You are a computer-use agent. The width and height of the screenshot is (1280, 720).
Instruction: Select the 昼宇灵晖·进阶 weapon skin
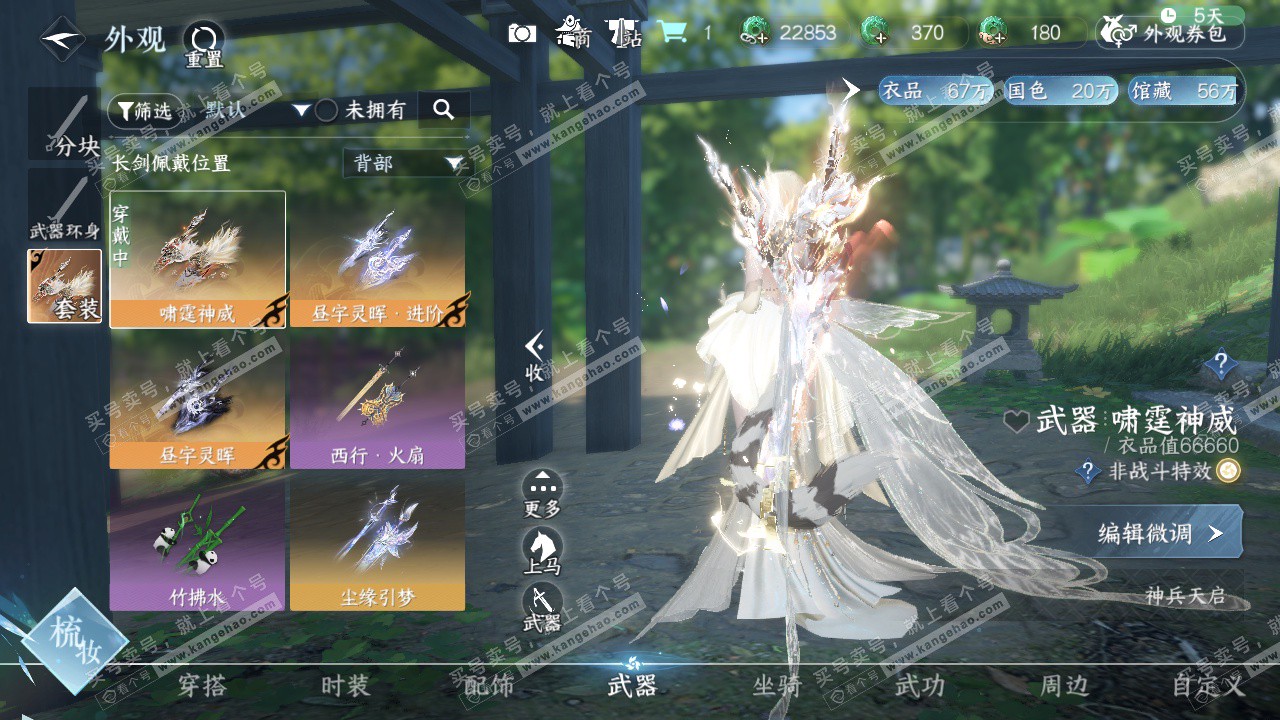[377, 259]
